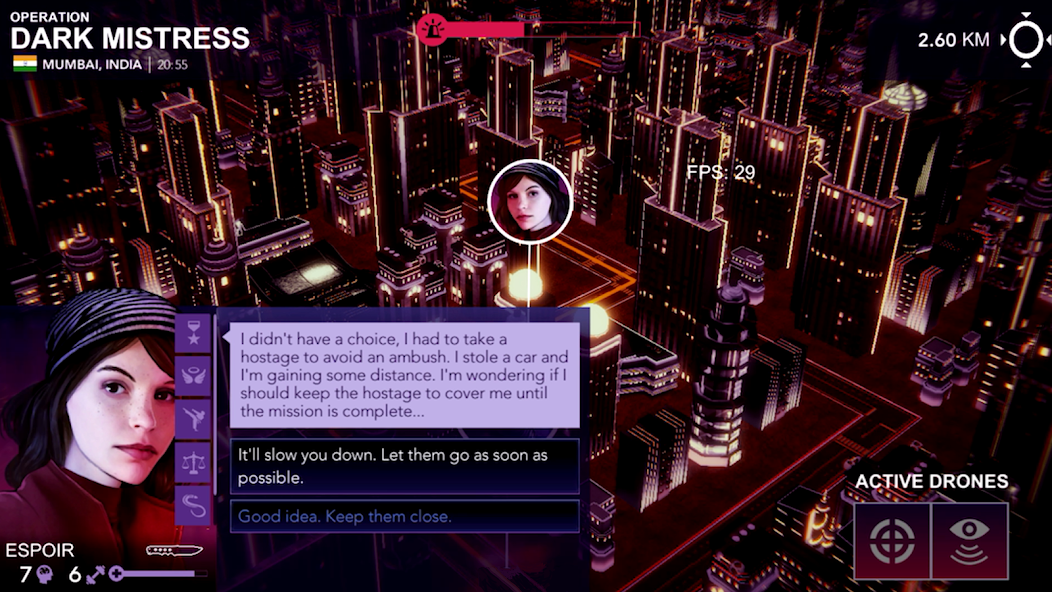
Task: Click Espoir's knife weapon icon
Action: click(174, 550)
